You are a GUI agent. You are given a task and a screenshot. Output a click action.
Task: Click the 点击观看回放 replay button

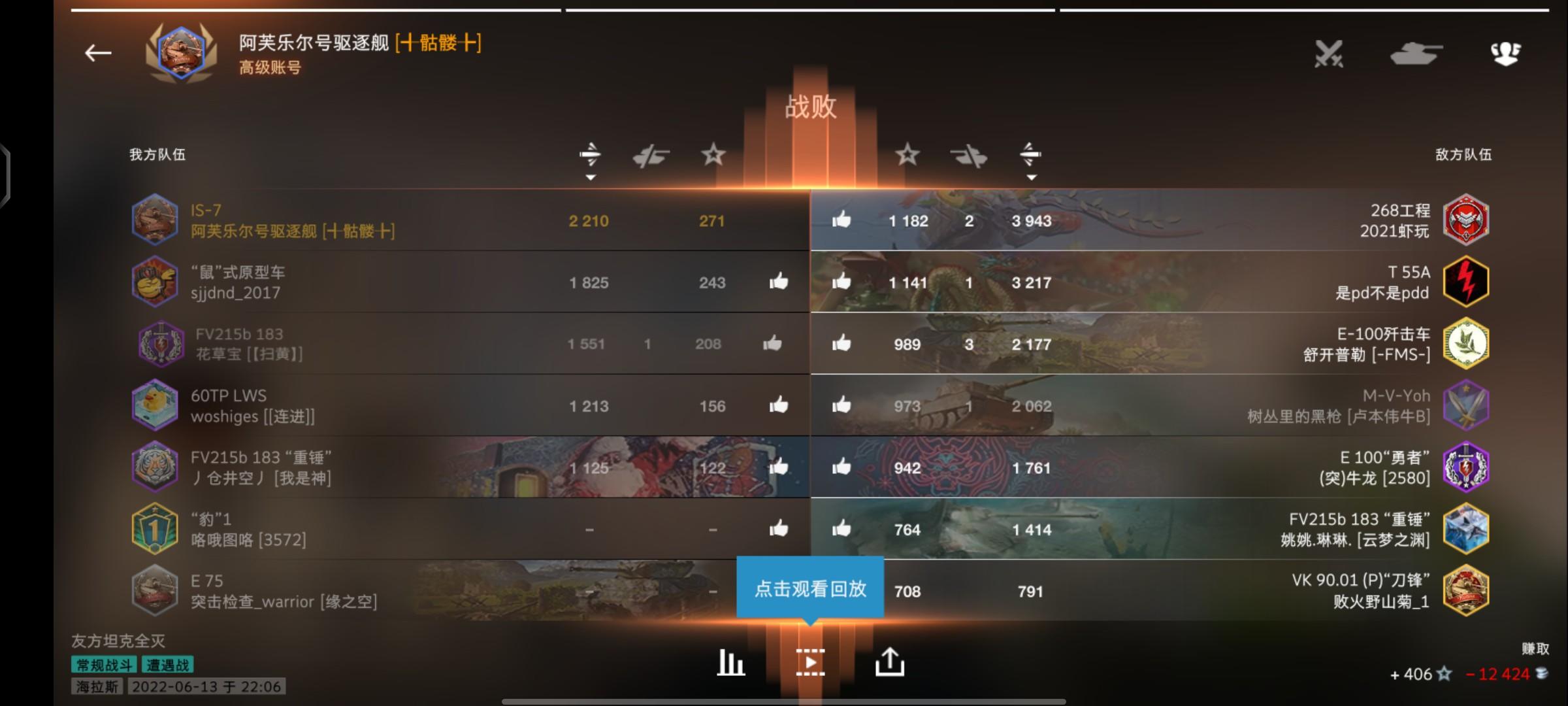tap(810, 588)
